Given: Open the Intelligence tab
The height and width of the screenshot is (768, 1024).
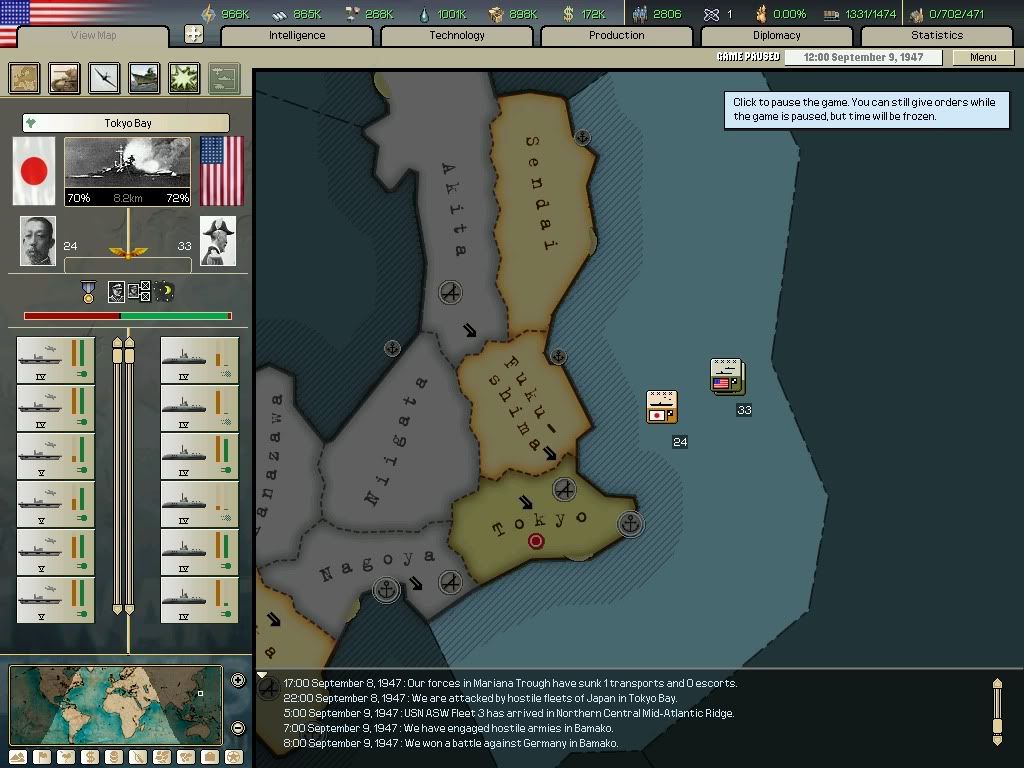Looking at the screenshot, I should click(297, 36).
